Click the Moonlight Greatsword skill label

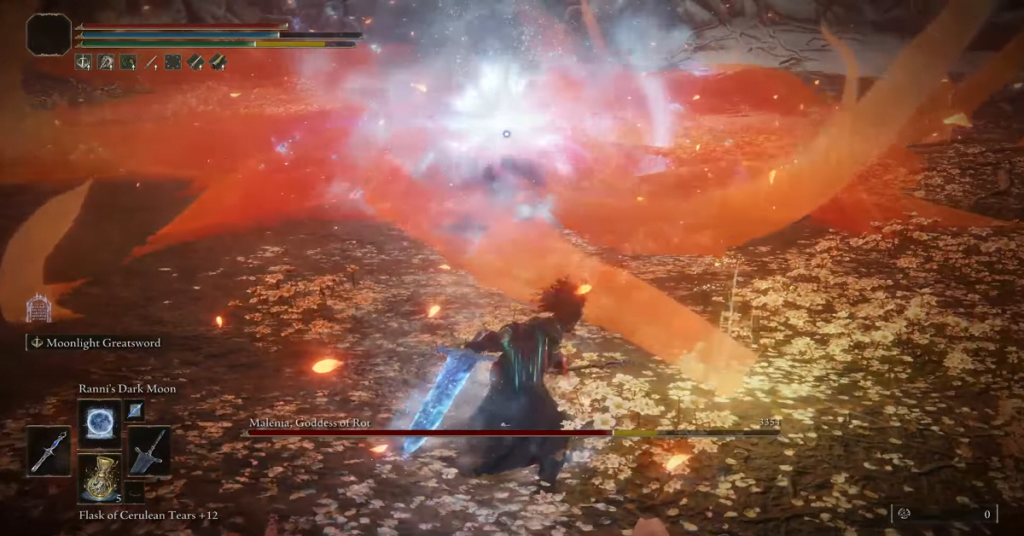pos(100,343)
